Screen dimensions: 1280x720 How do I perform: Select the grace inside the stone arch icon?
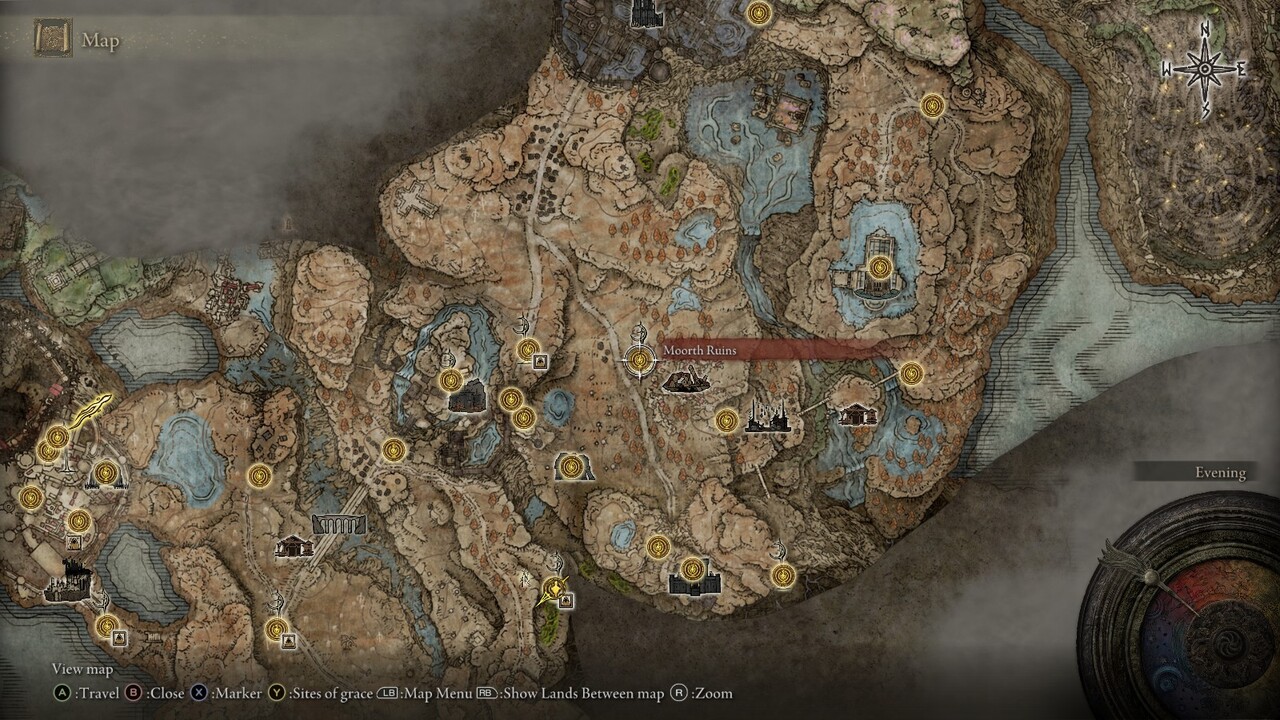pyautogui.click(x=571, y=466)
